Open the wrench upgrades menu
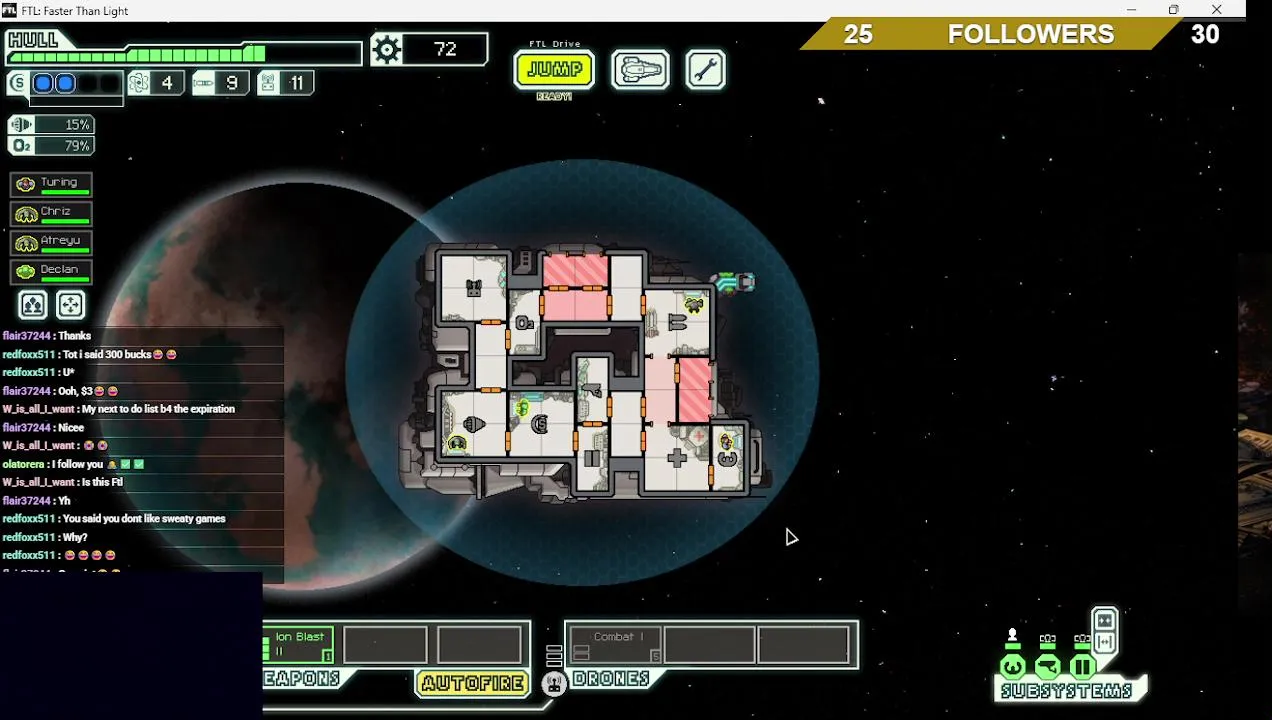1272x720 pixels. pyautogui.click(x=705, y=70)
